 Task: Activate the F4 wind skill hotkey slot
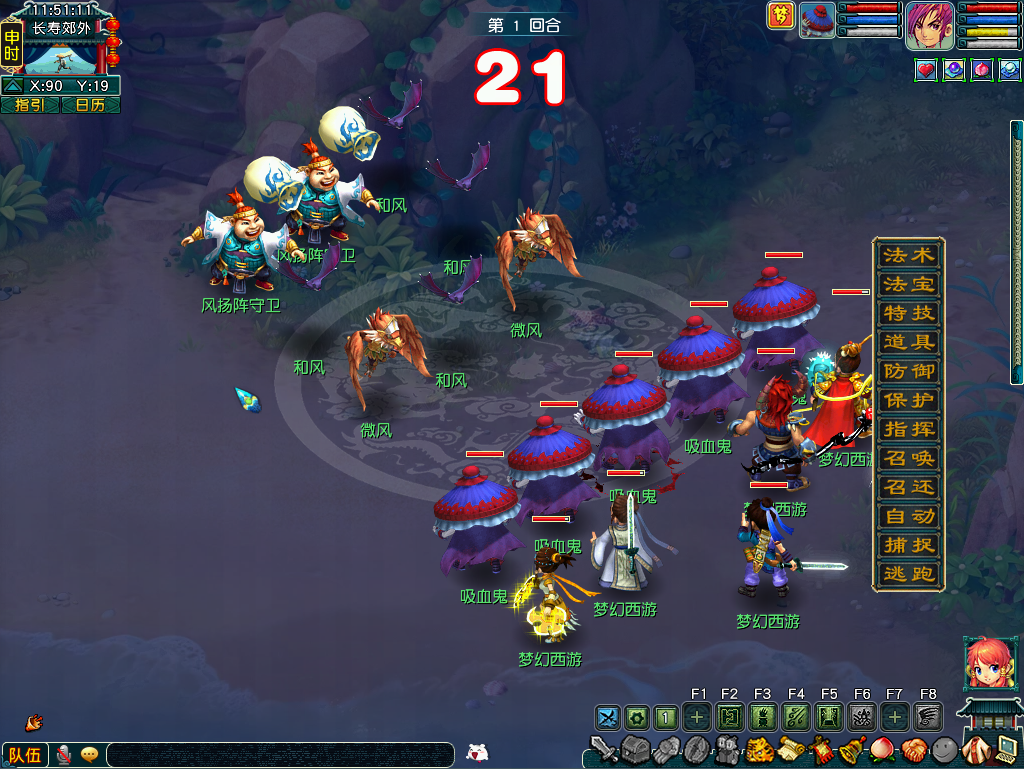click(x=796, y=716)
